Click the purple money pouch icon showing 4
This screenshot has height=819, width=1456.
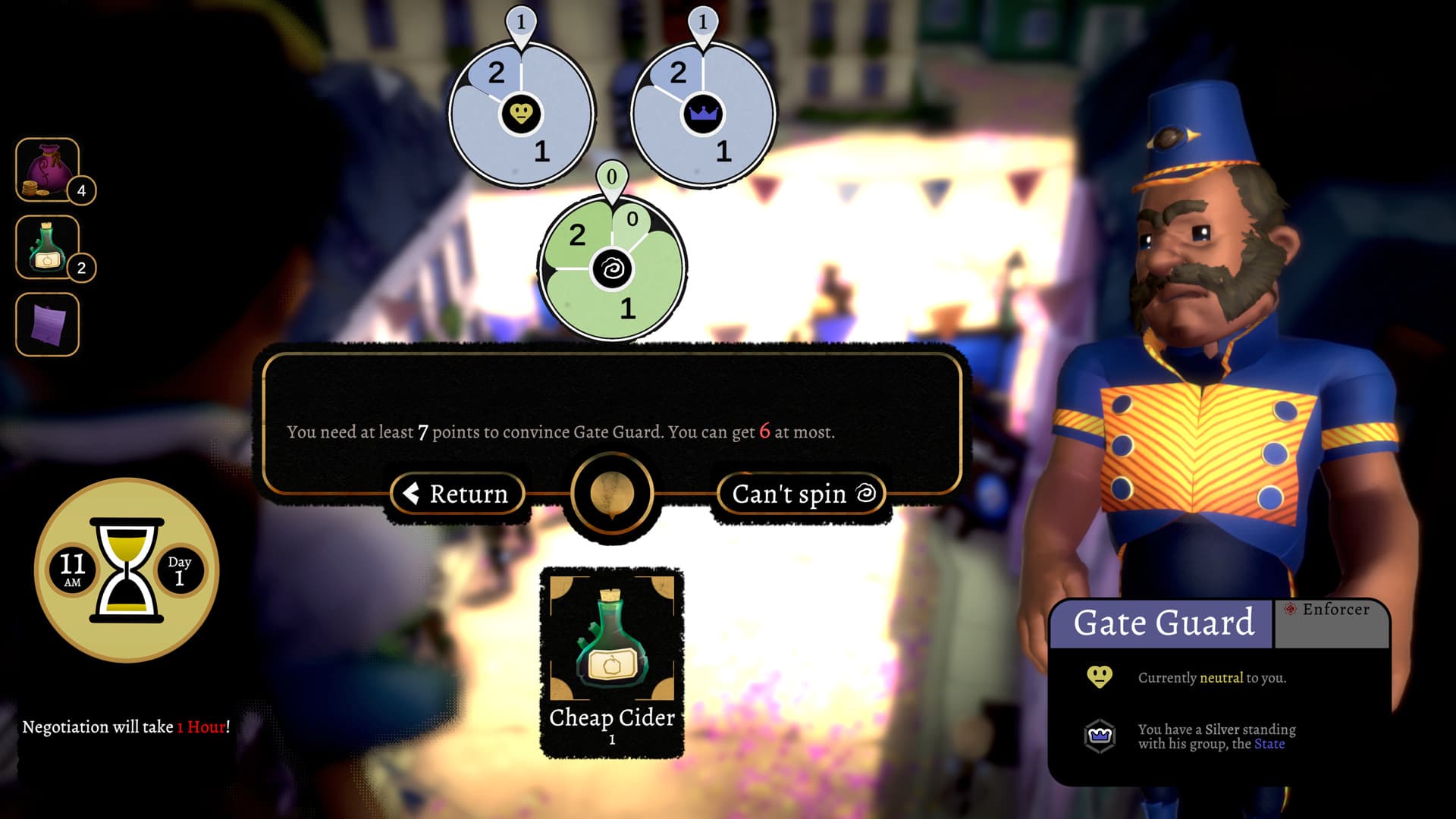pos(48,171)
